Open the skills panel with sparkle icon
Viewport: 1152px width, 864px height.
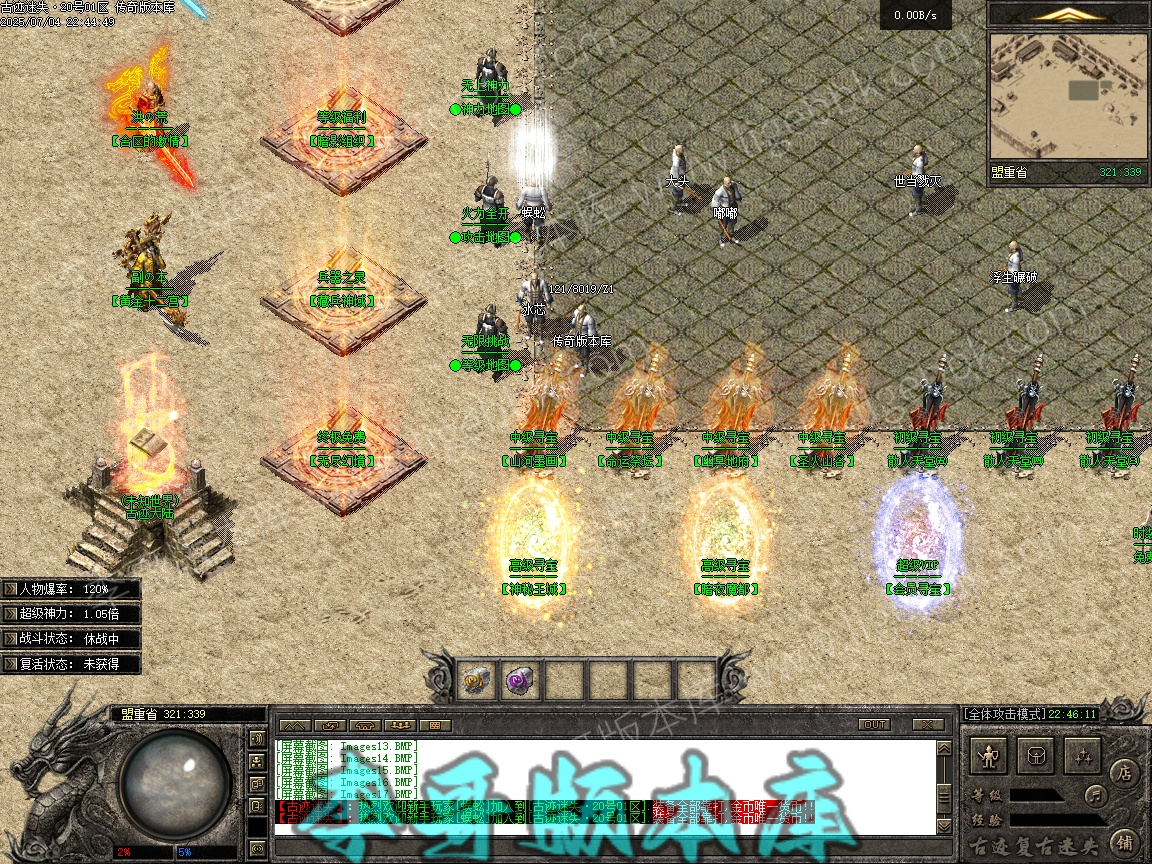coord(1083,757)
